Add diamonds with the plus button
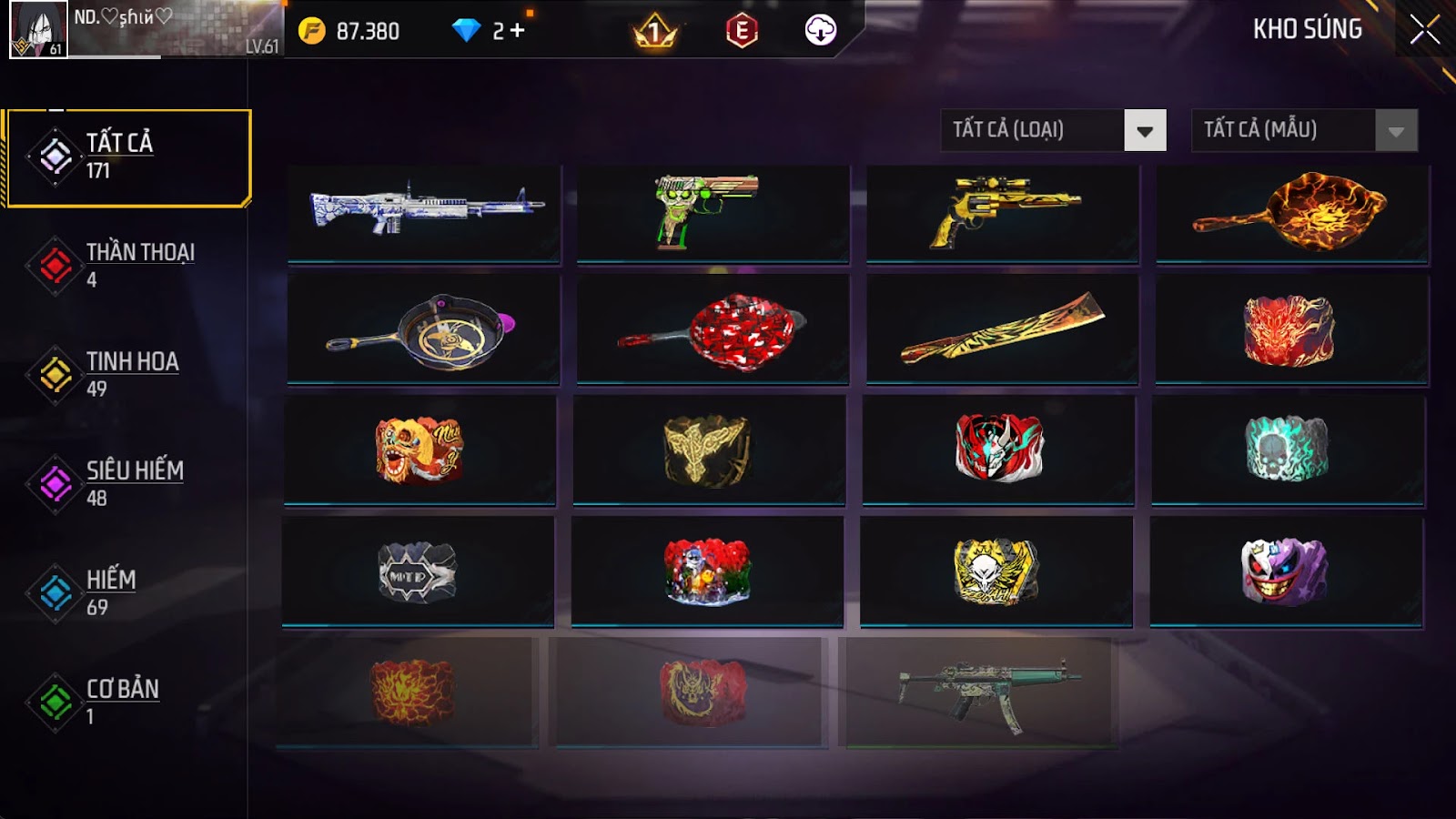This screenshot has height=819, width=1456. point(518,31)
